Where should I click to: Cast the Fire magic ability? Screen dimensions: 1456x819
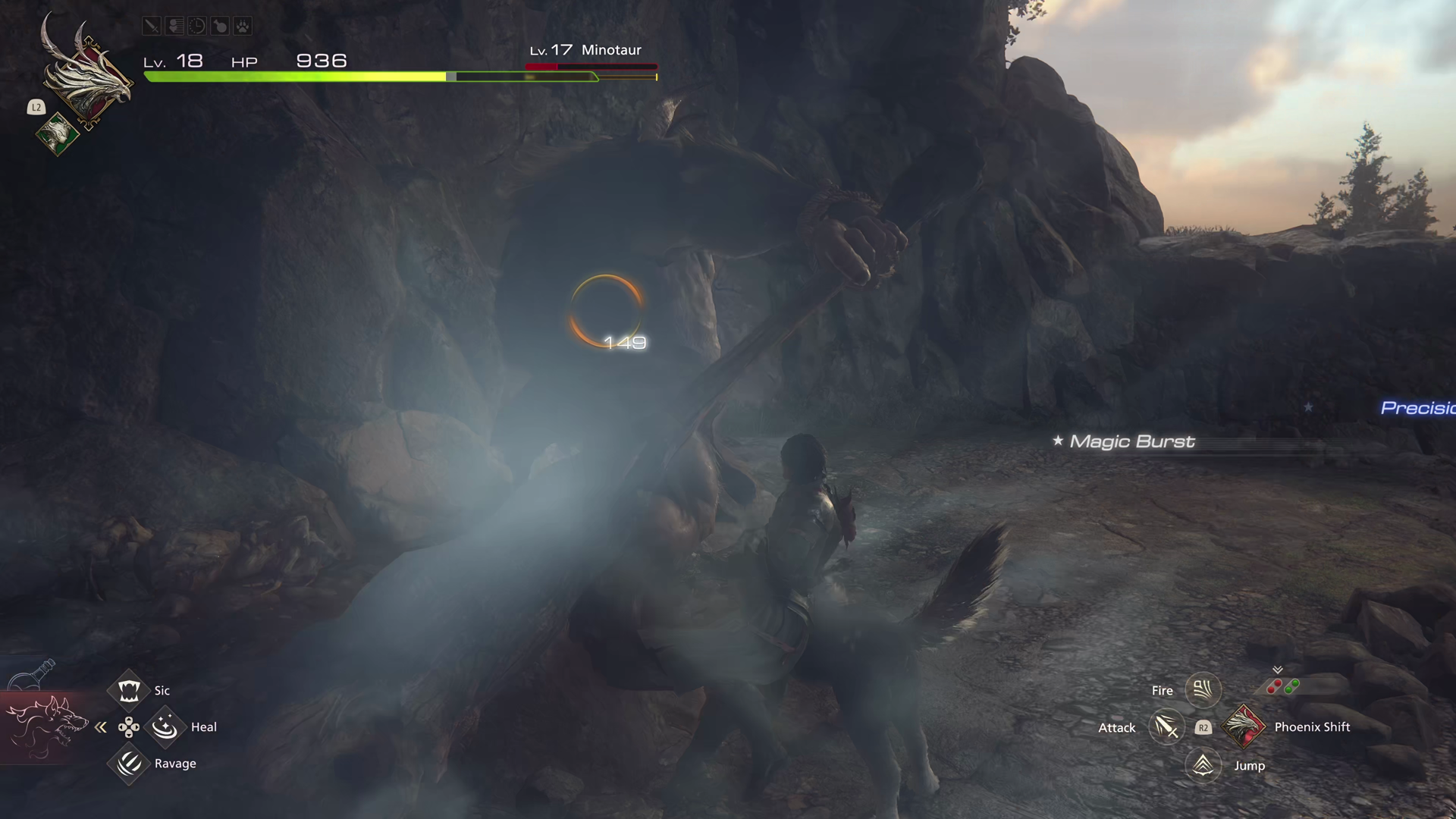pos(1203,689)
